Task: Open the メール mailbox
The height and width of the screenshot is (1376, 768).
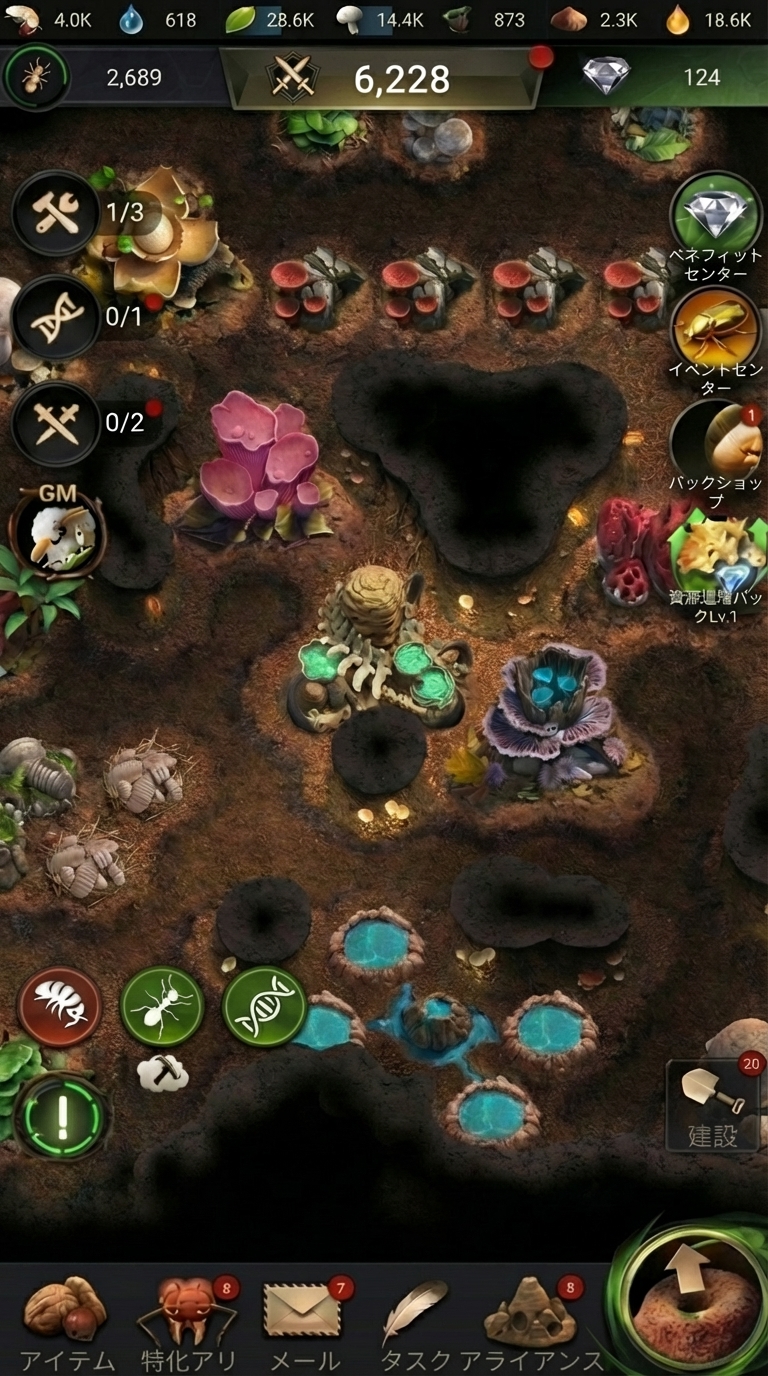Action: tap(304, 1320)
